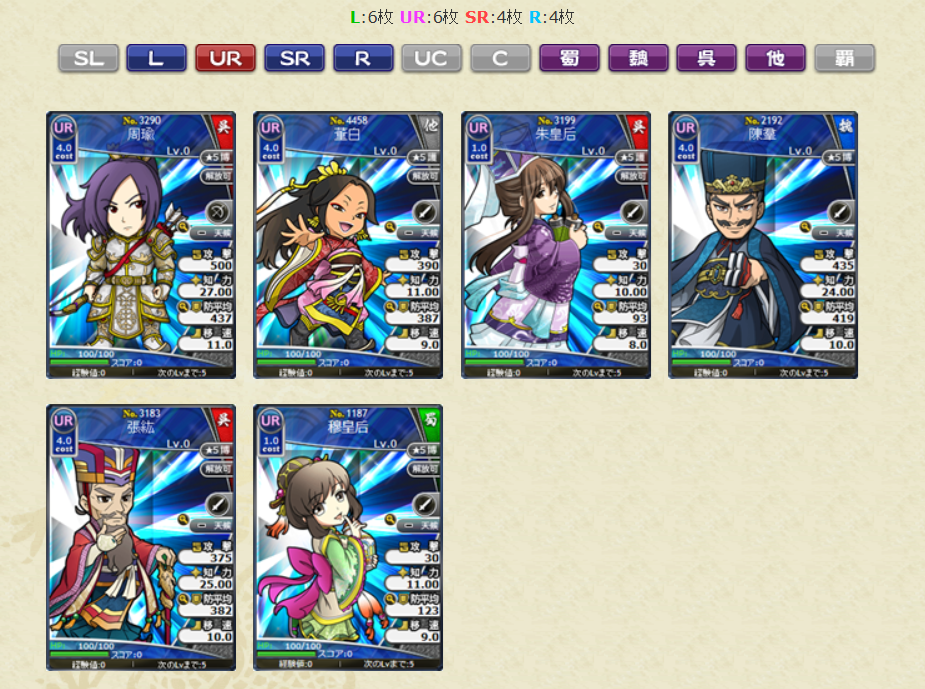Viewport: 925px width, 689px height.
Task: Select the 董白 UR card
Action: (348, 245)
